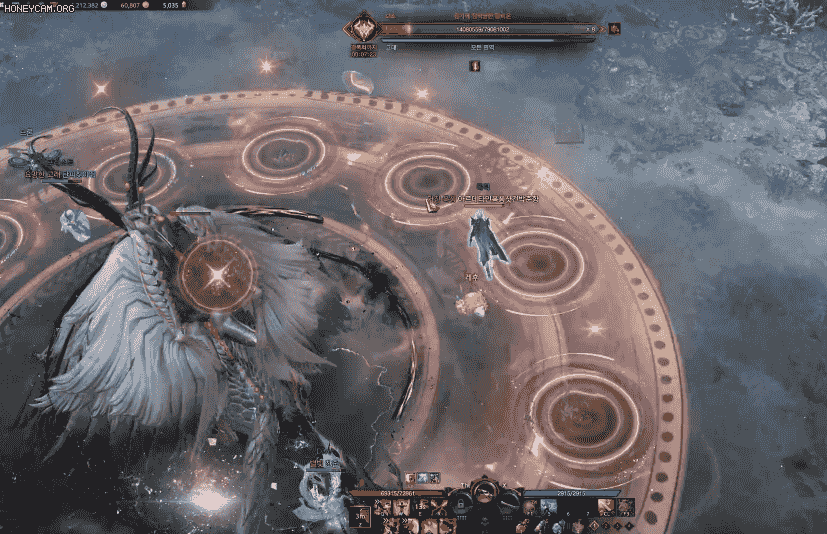Select the boss debuff icon under the health bar
This screenshot has height=534, width=827.
[x=474, y=65]
